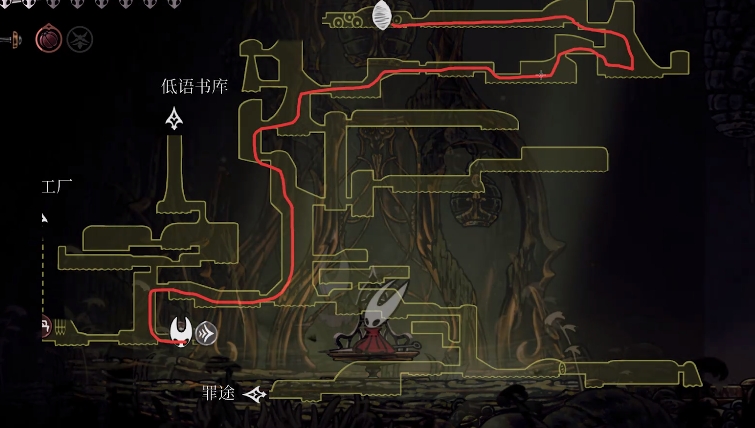
Task: Click the grey triple-chevron map pin
Action: 207,333
